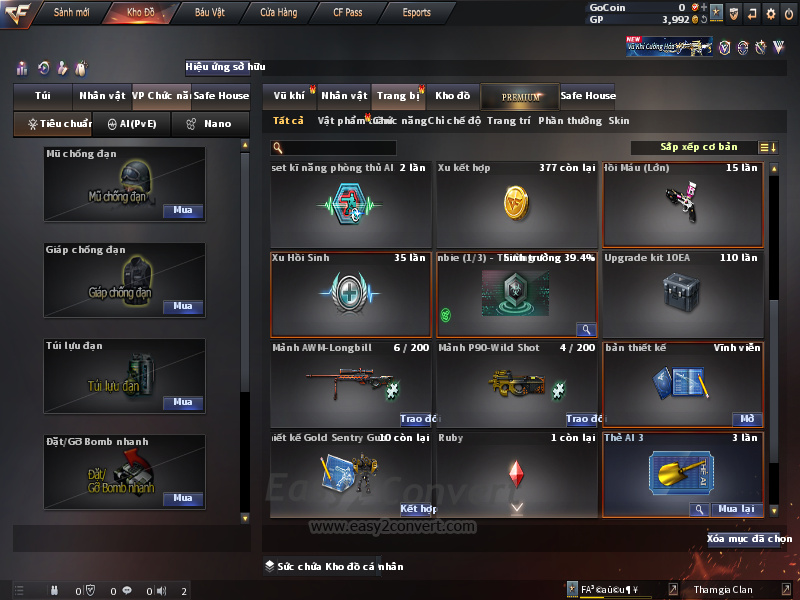800x600 pixels.
Task: Open the Sảnh mới lobby tab
Action: coord(72,13)
